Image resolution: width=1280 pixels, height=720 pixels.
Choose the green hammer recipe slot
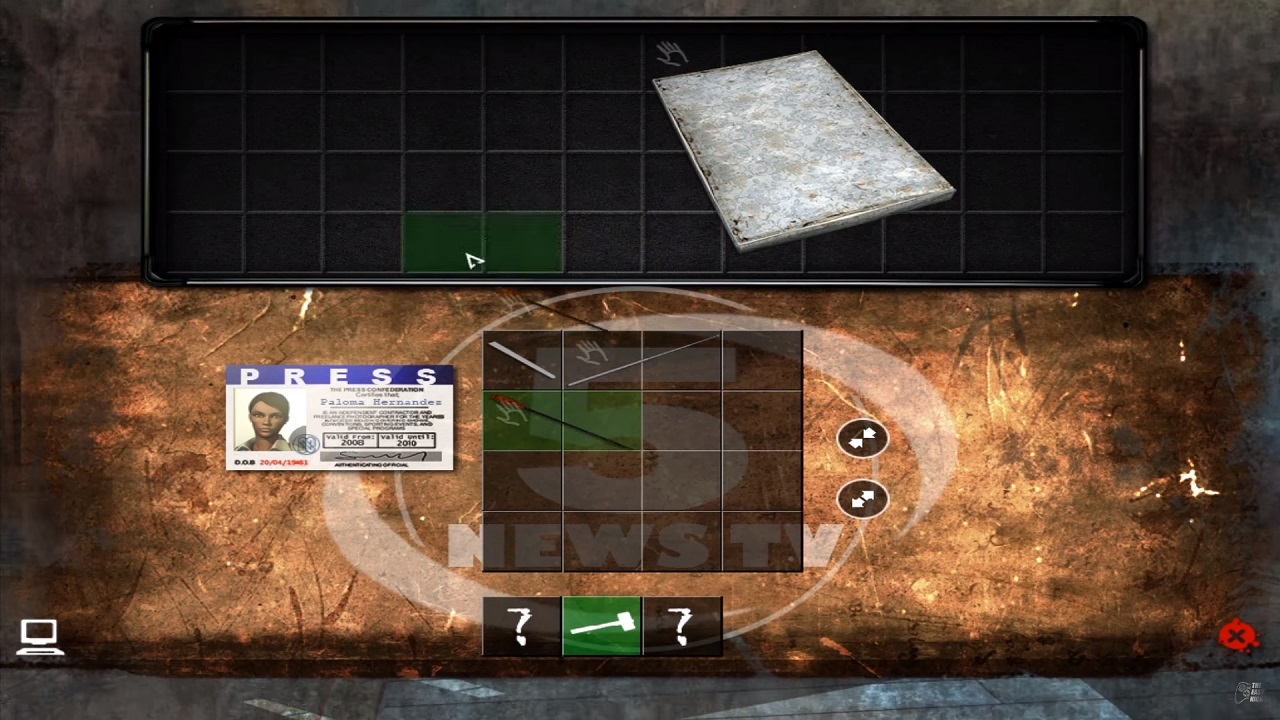coord(601,626)
